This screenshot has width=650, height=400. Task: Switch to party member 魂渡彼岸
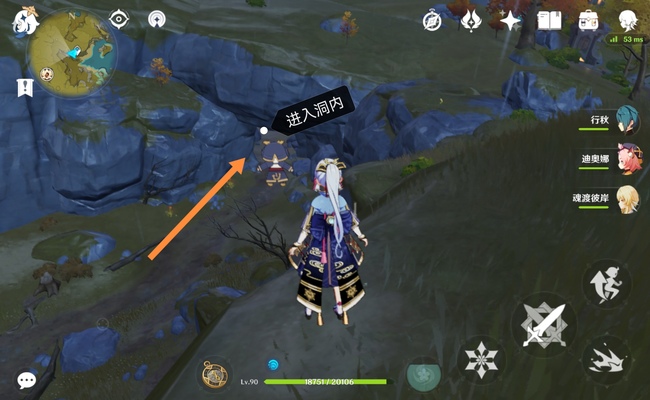[x=627, y=196]
